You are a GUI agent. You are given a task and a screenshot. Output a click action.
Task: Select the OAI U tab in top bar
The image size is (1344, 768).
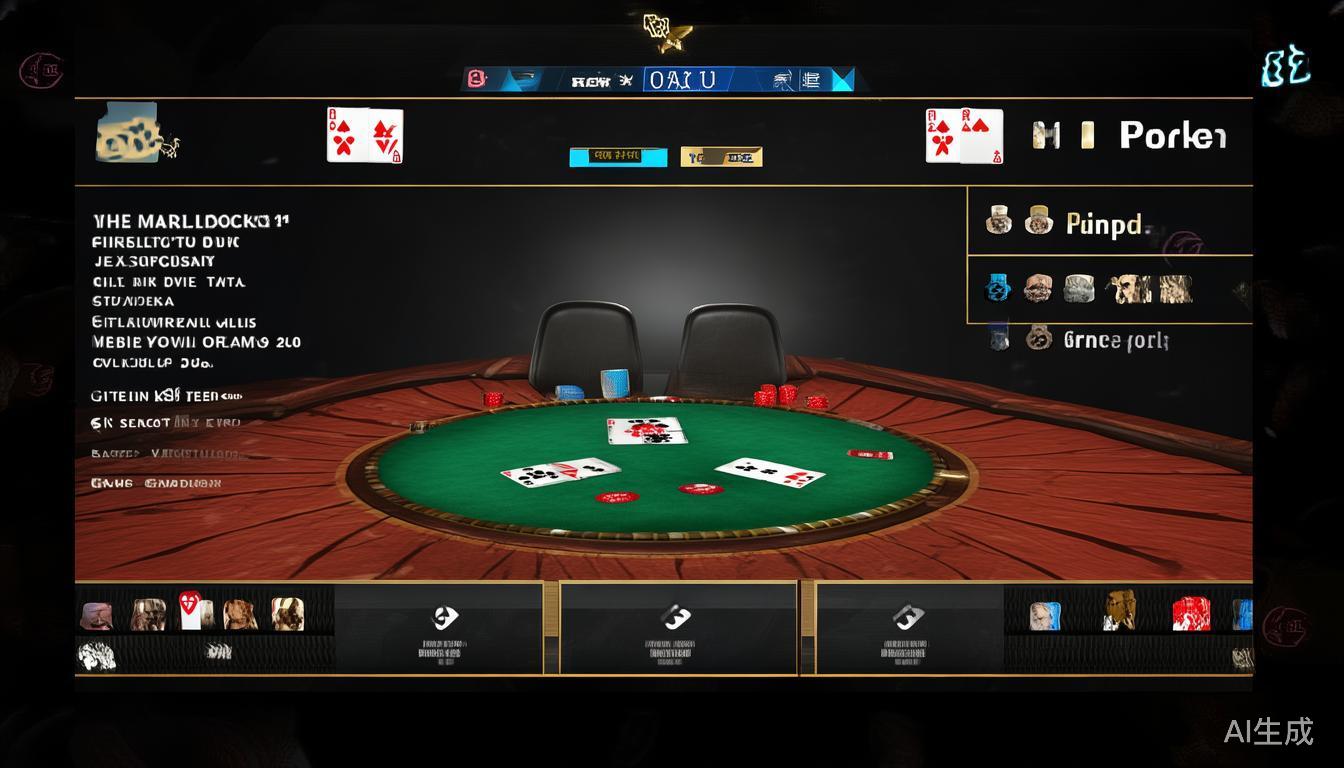[682, 80]
